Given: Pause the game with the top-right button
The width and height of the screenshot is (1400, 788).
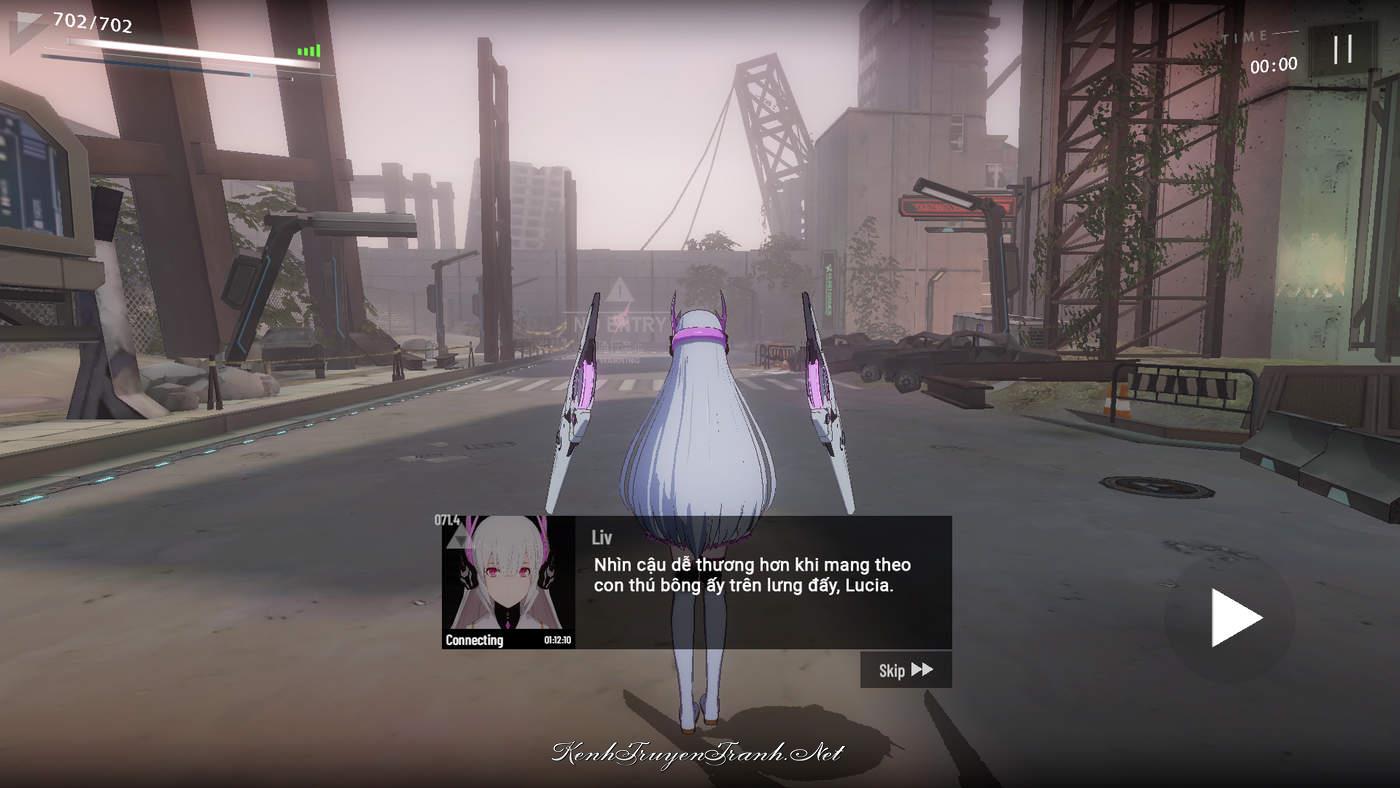Looking at the screenshot, I should 1342,49.
